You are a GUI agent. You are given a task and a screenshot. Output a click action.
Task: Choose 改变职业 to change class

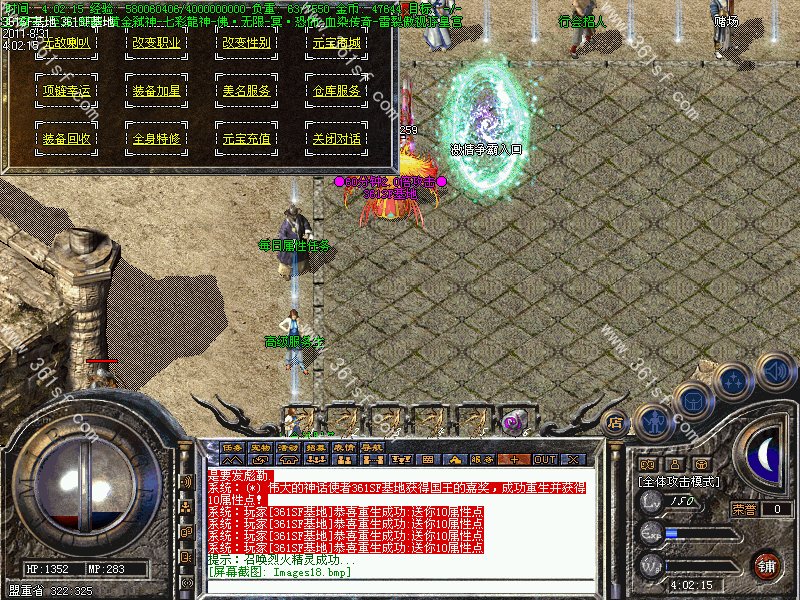click(x=157, y=43)
